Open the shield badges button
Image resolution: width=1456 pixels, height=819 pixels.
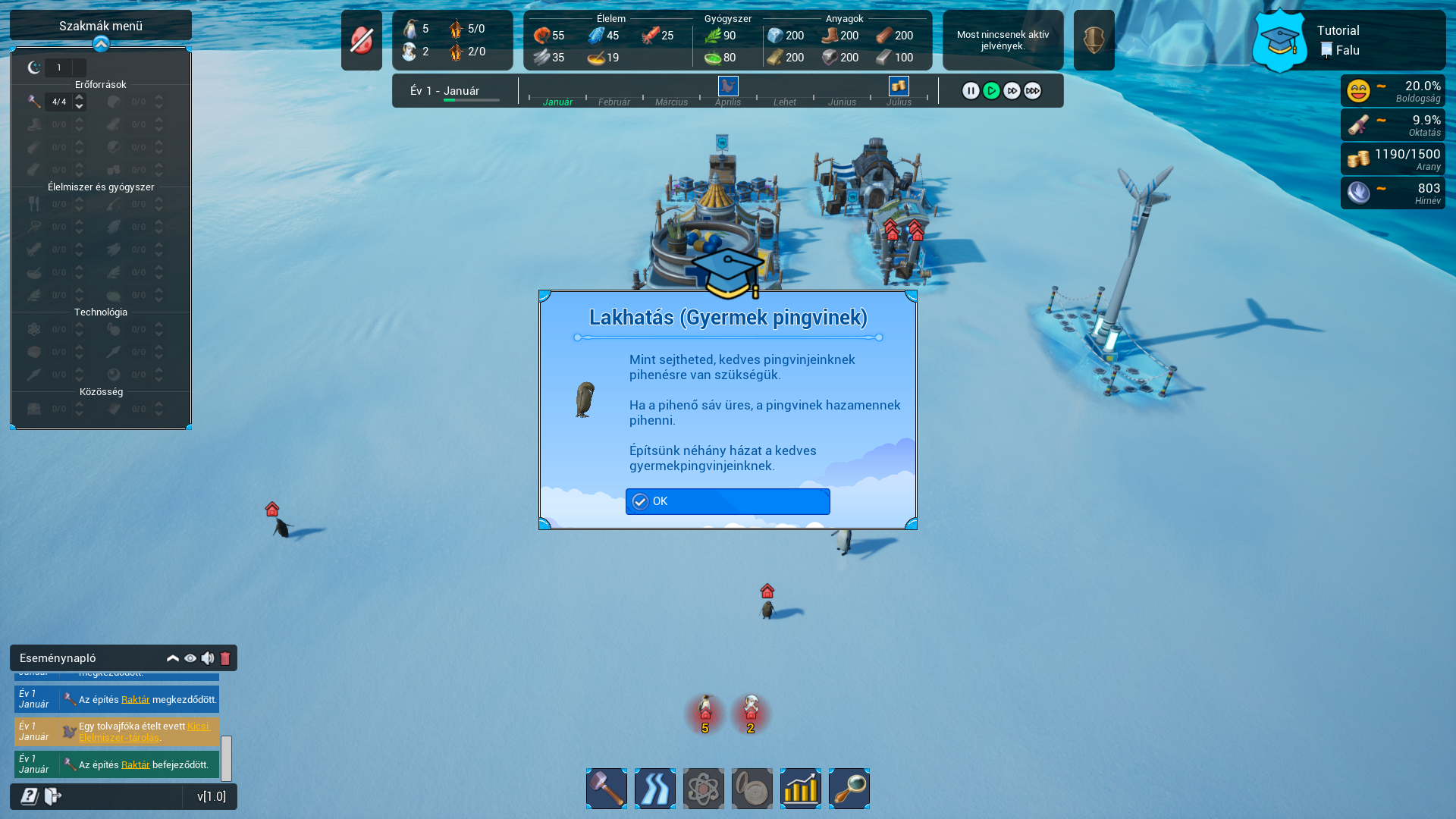click(1094, 40)
